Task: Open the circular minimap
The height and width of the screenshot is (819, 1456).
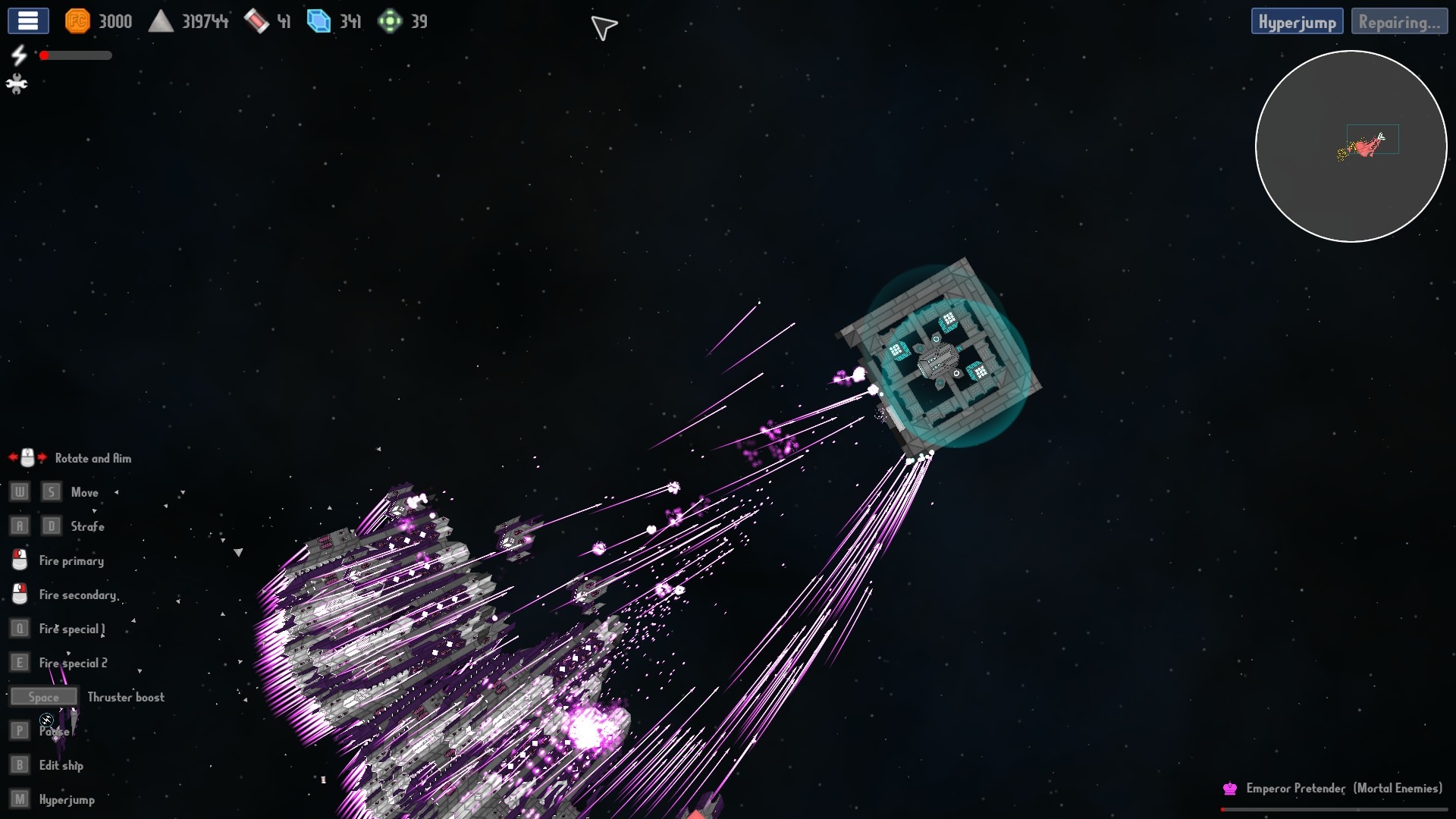Action: (x=1351, y=146)
